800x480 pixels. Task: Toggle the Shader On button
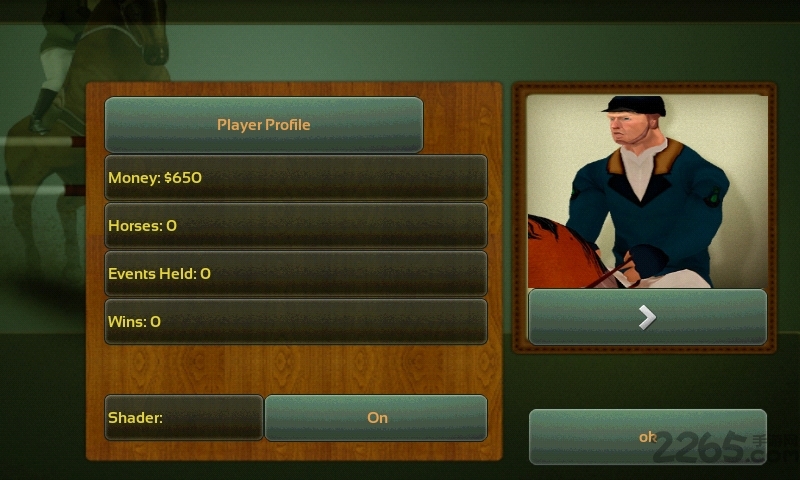pos(376,418)
